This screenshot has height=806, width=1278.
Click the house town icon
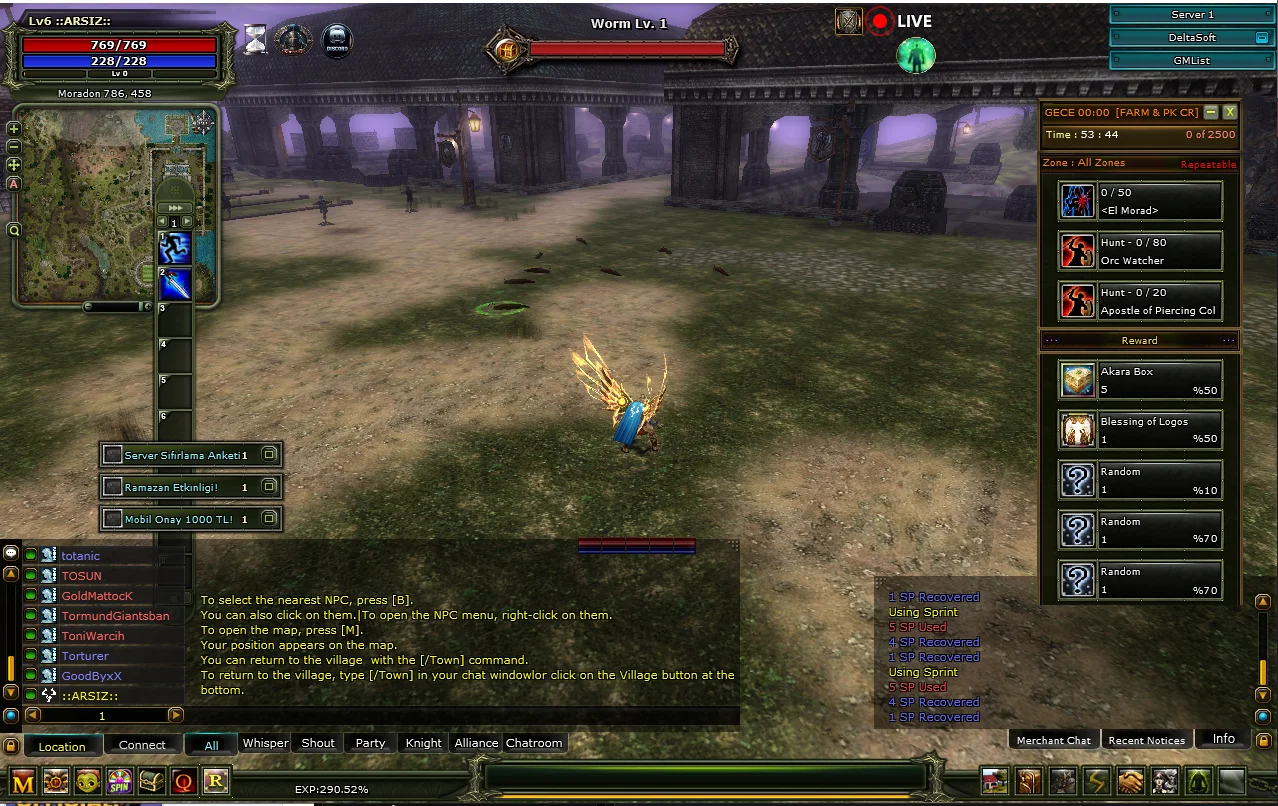pyautogui.click(x=994, y=781)
